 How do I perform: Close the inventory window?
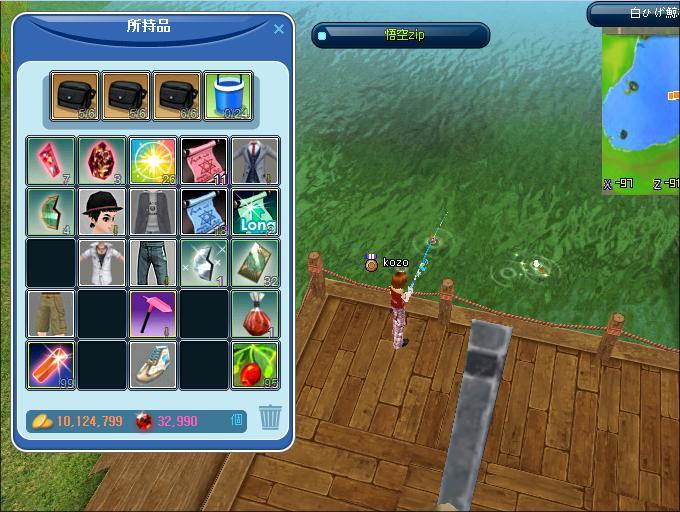[279, 30]
